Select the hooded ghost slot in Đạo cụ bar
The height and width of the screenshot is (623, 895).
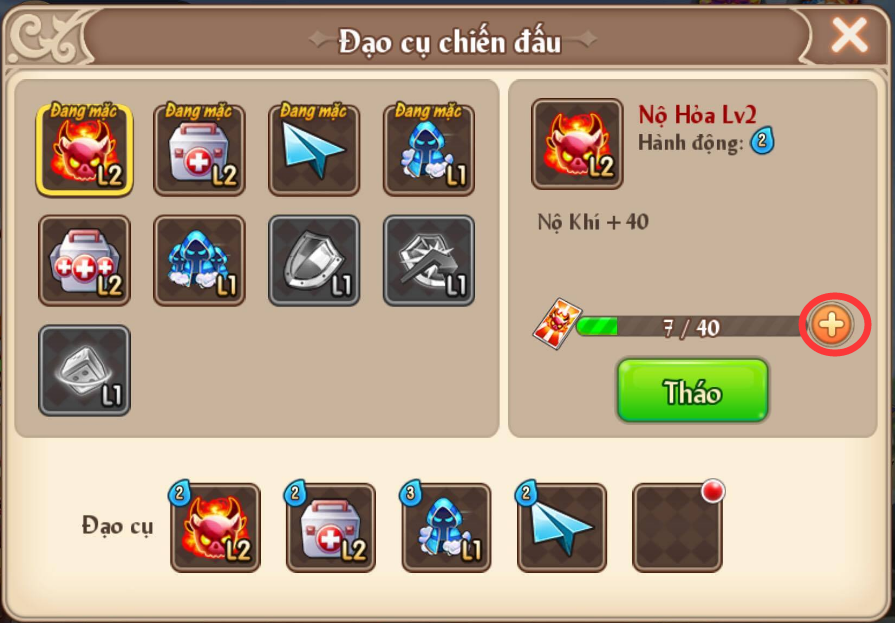coord(446,528)
